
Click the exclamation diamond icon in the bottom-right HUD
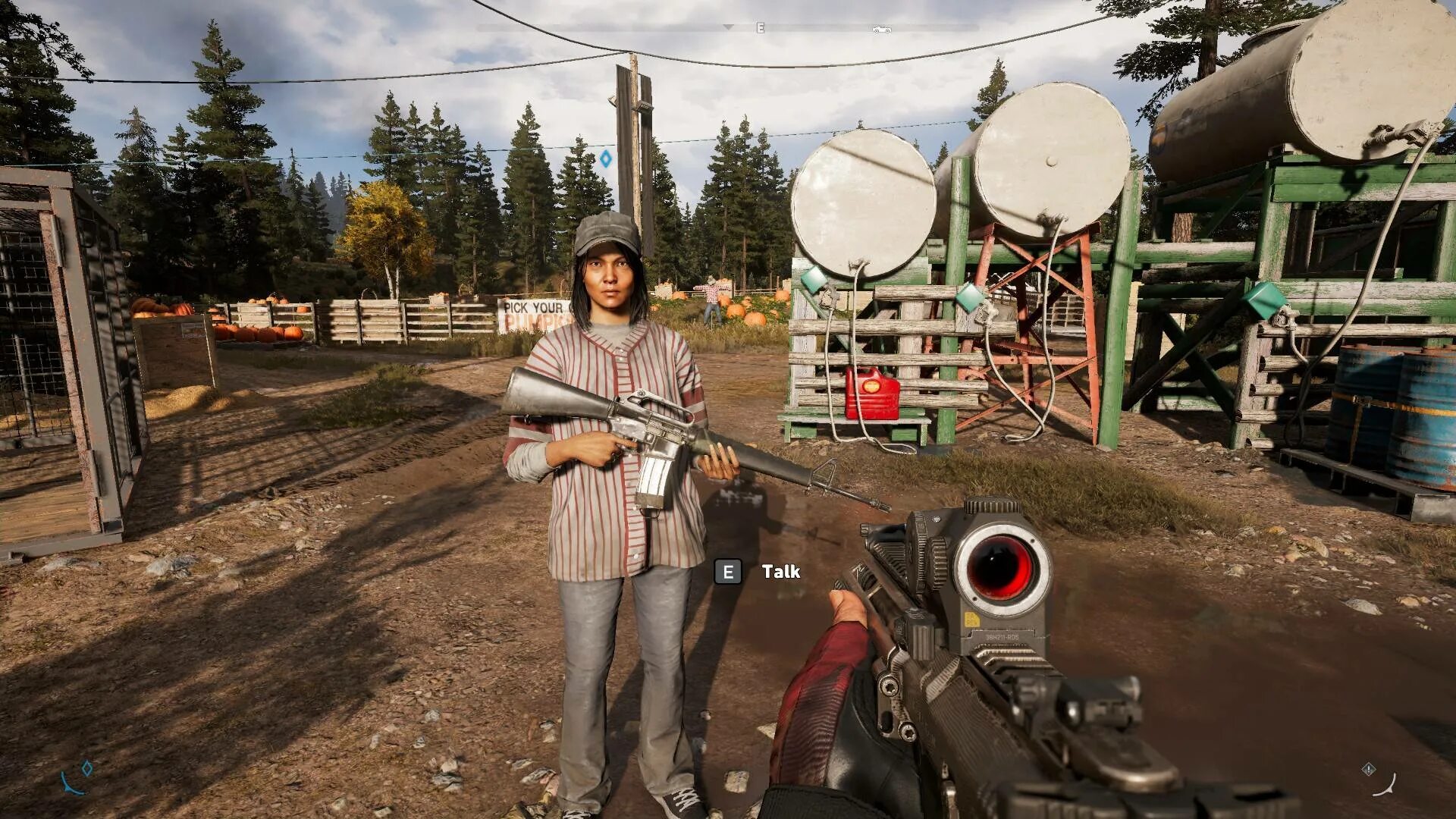1368,769
